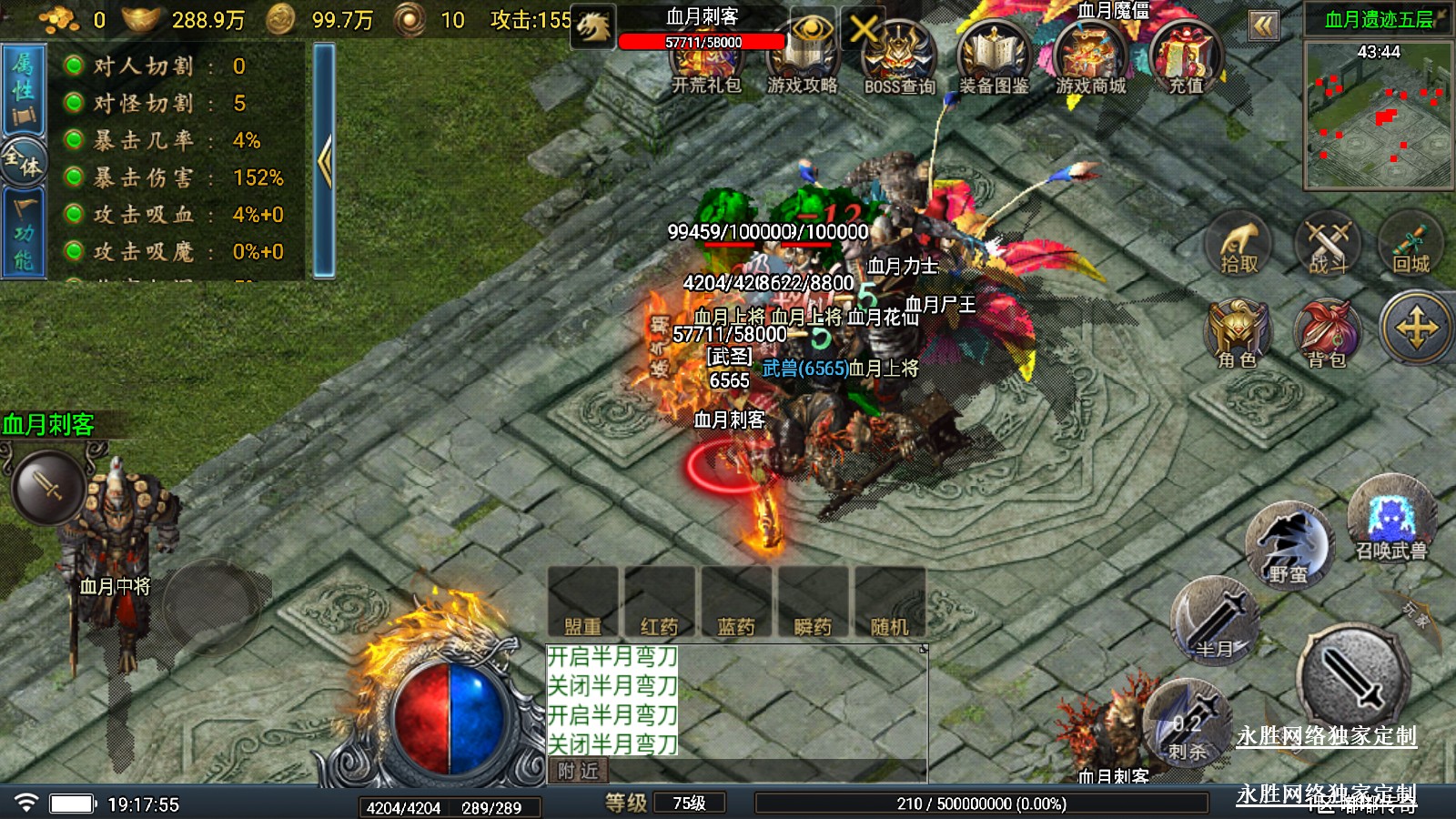This screenshot has width=1456, height=819.
Task: Open the 游戏商城 game shop
Action: (x=1090, y=60)
